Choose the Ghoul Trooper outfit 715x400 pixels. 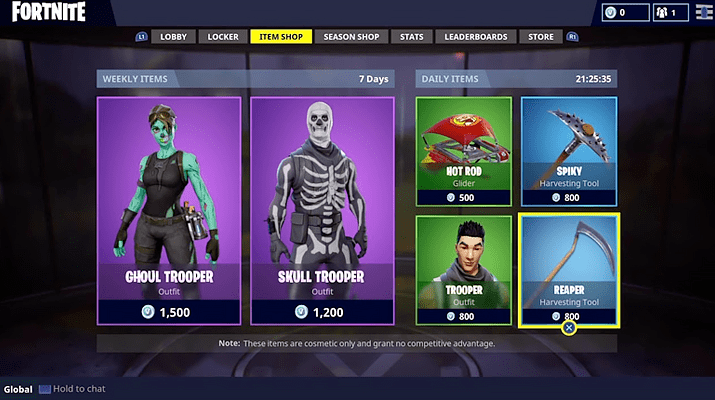(x=169, y=210)
